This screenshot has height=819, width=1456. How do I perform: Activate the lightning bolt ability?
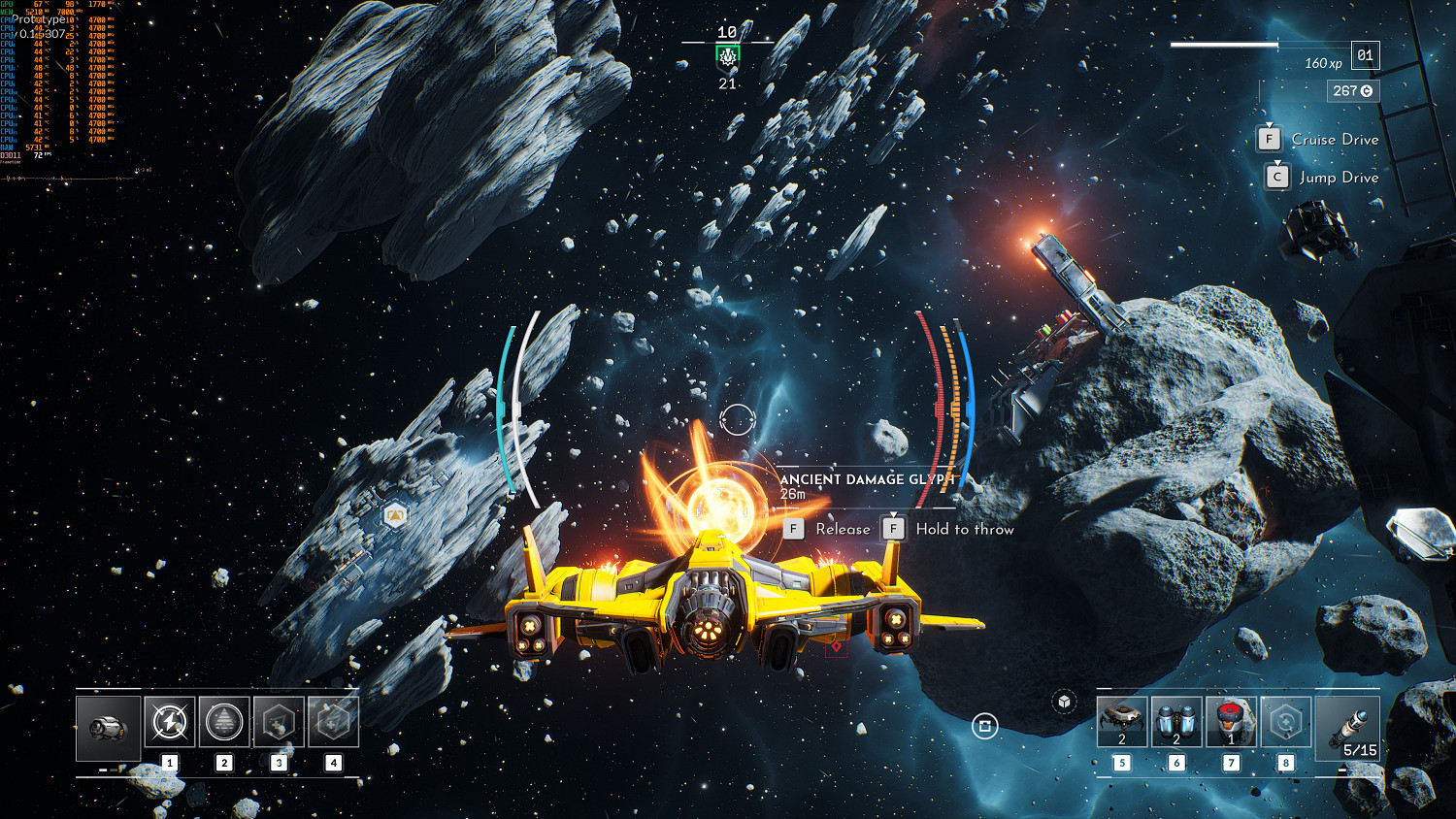170,722
